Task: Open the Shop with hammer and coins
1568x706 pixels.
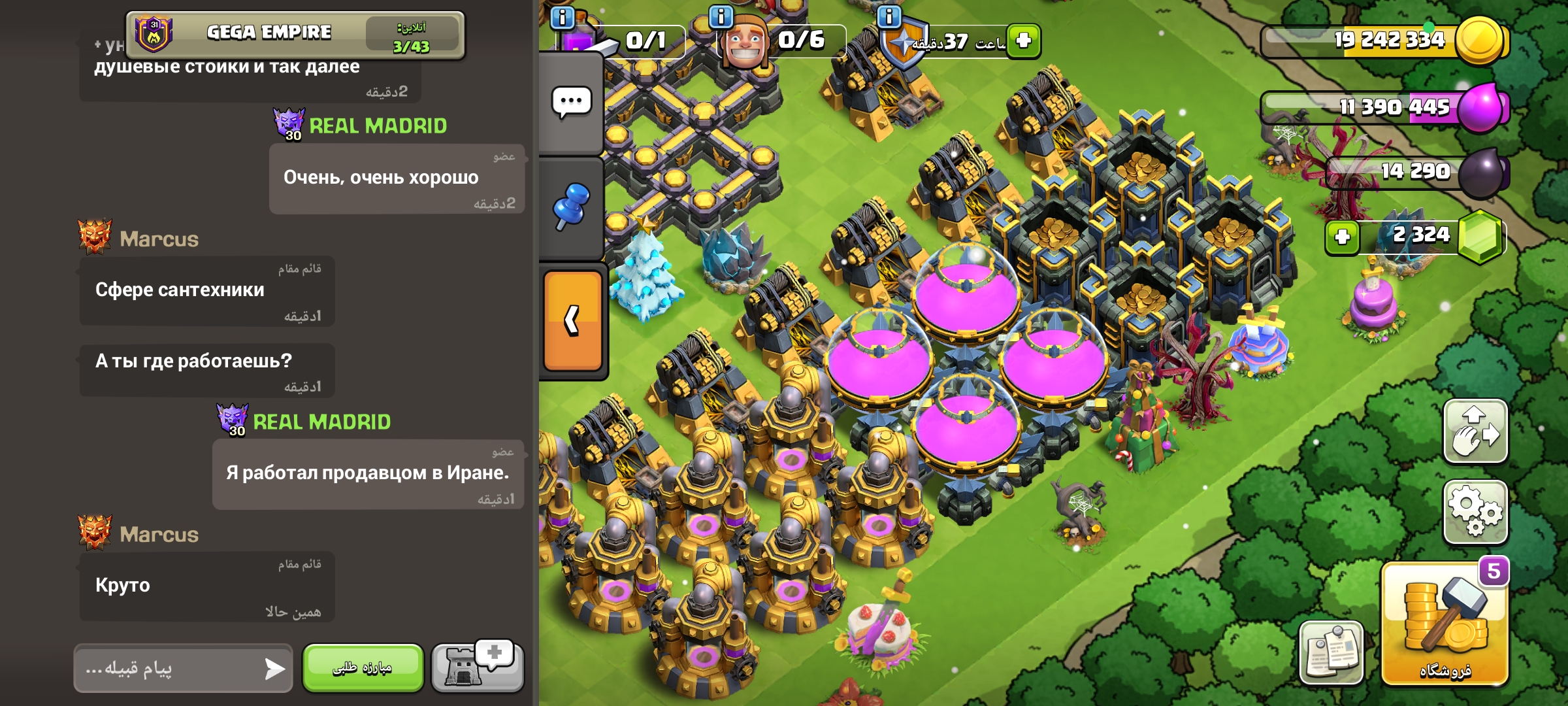Action: click(1445, 624)
